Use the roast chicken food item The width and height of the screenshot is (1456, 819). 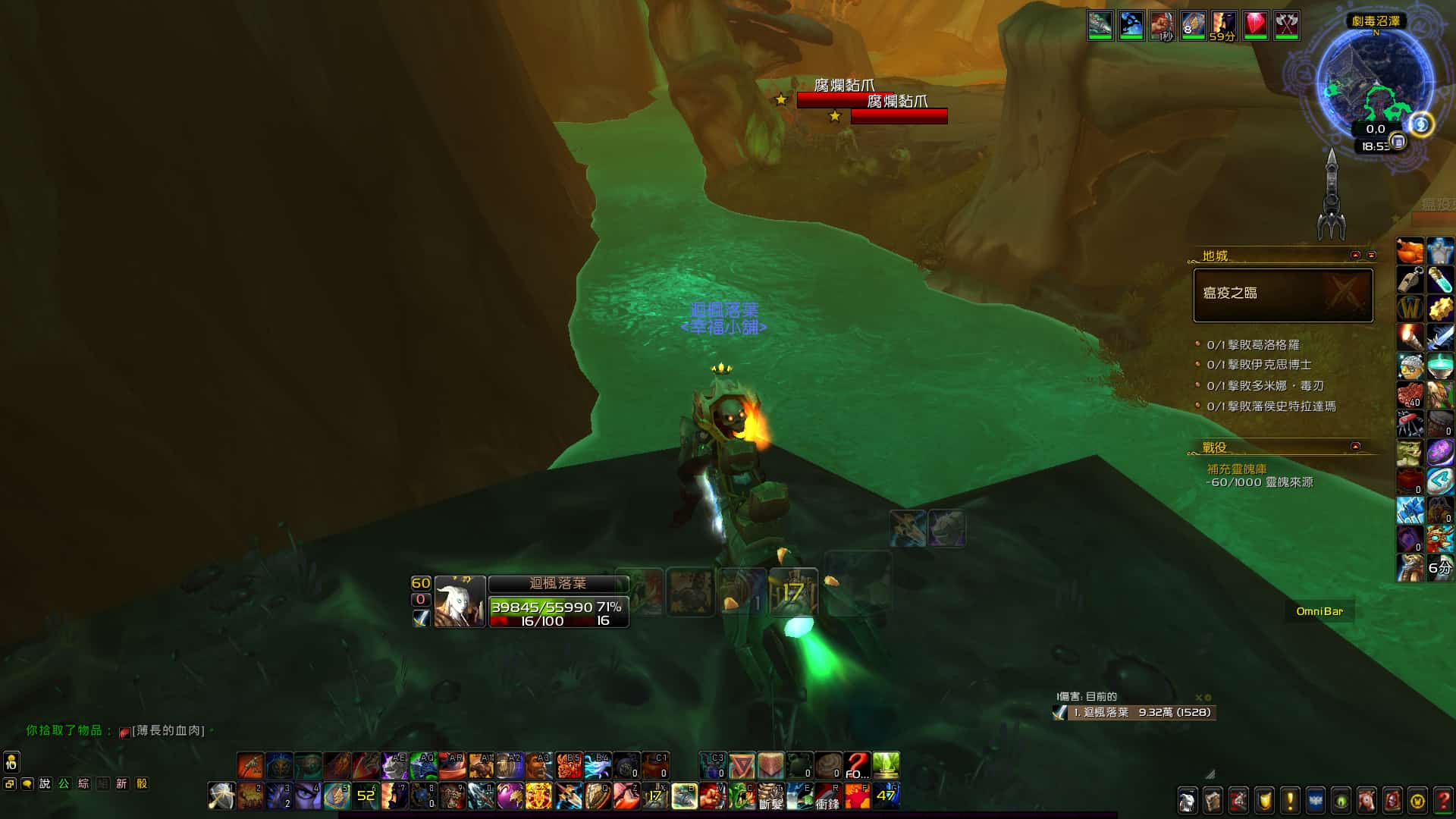(x=1410, y=250)
